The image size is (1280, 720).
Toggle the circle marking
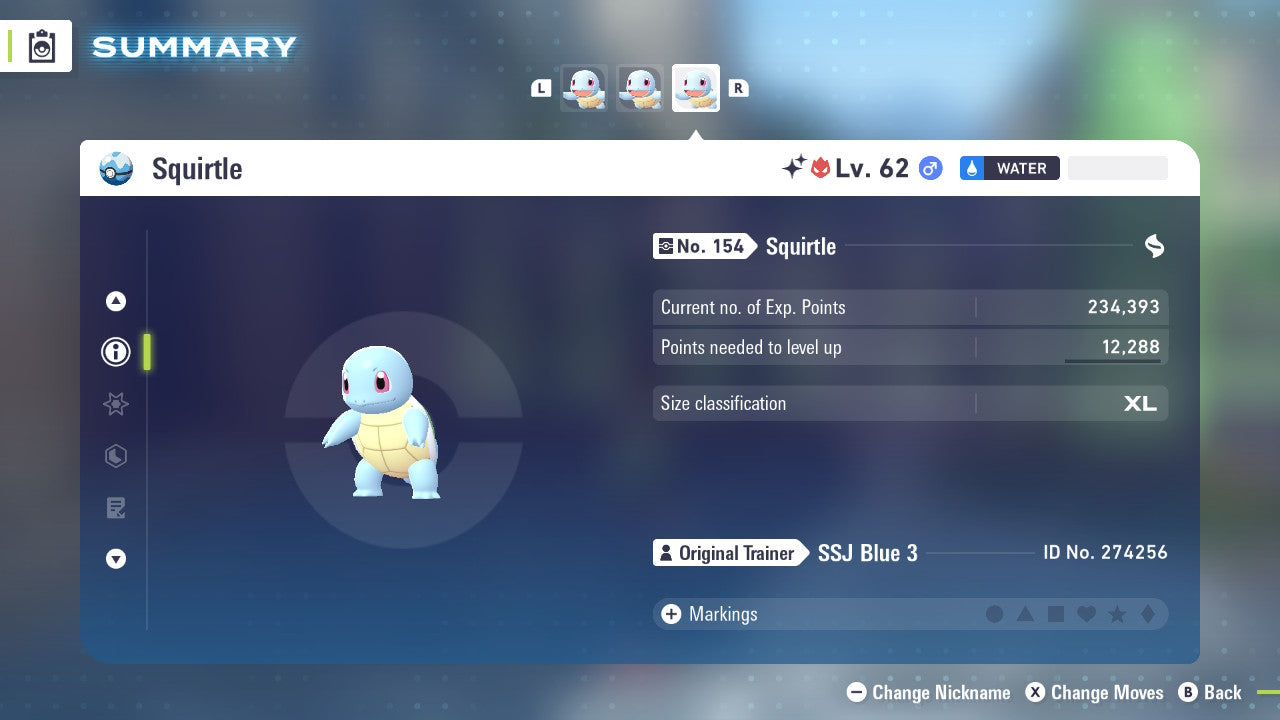[995, 614]
